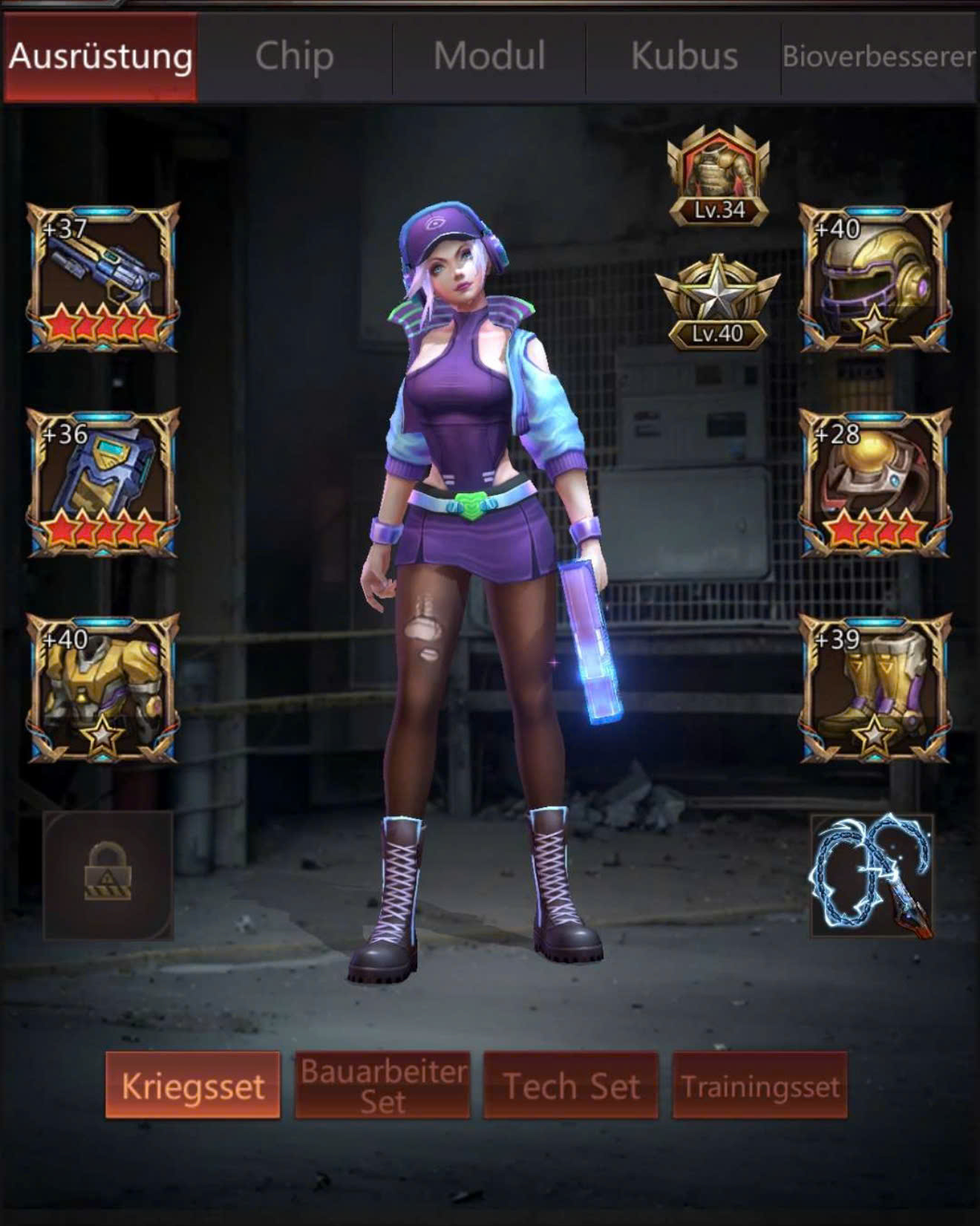The height and width of the screenshot is (1226, 980).
Task: Choose the +28 golden orb accessory slot
Action: coord(875,483)
